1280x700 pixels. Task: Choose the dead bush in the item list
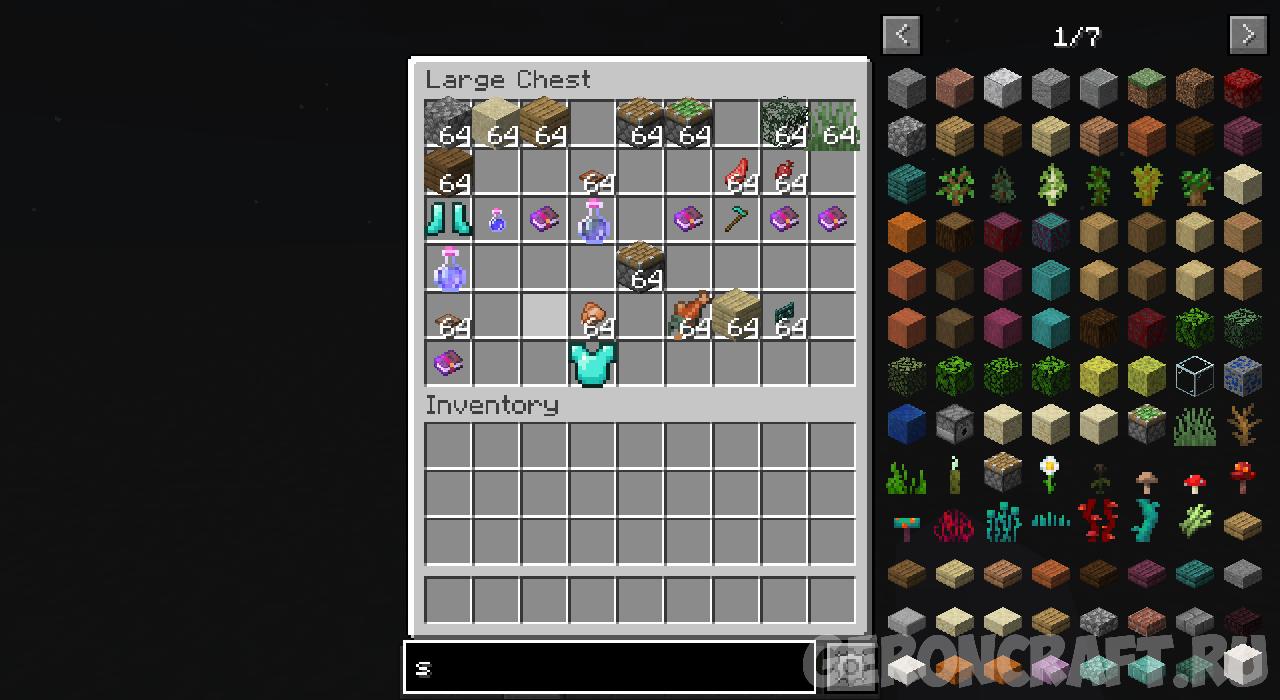pyautogui.click(x=1242, y=424)
